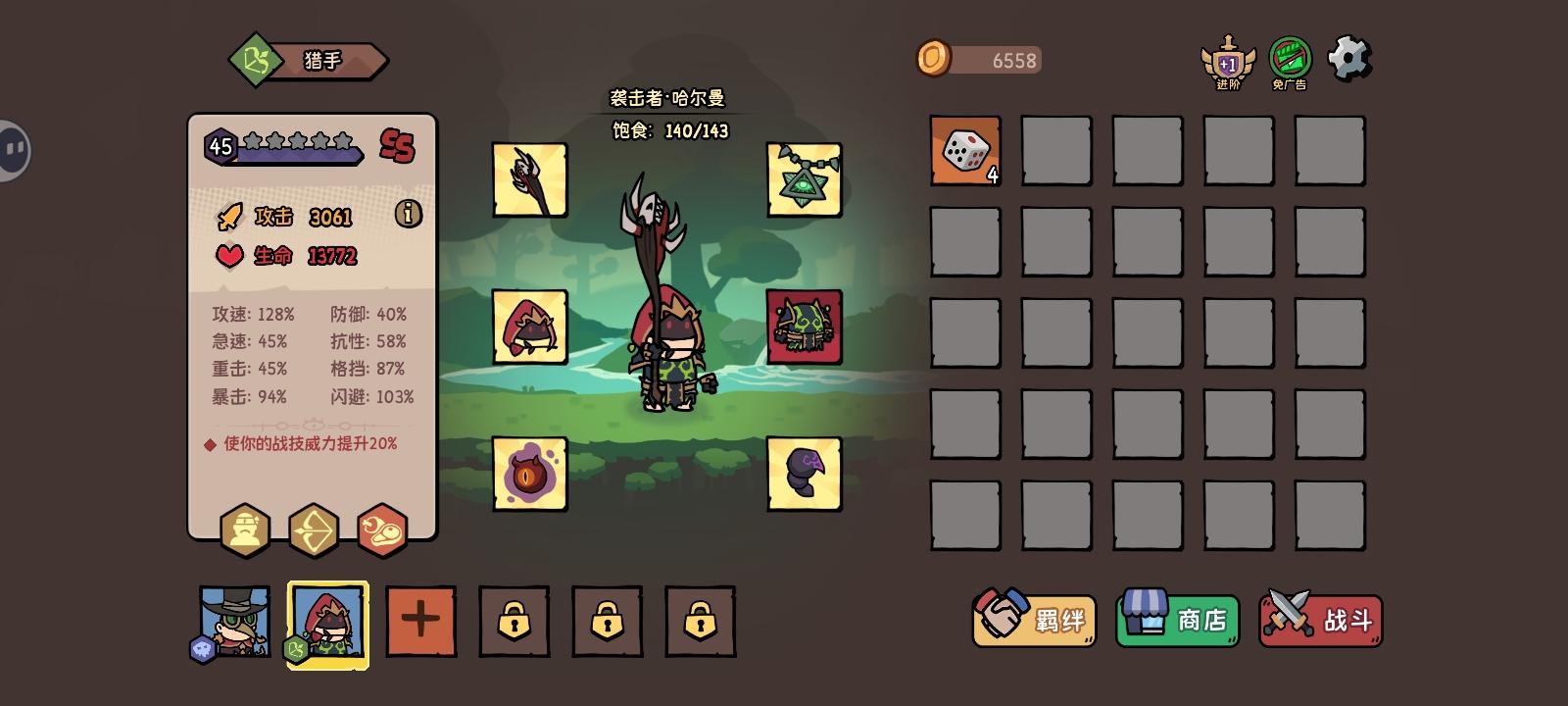
Task: Select the staff weapon equipment slot
Action: tap(530, 177)
